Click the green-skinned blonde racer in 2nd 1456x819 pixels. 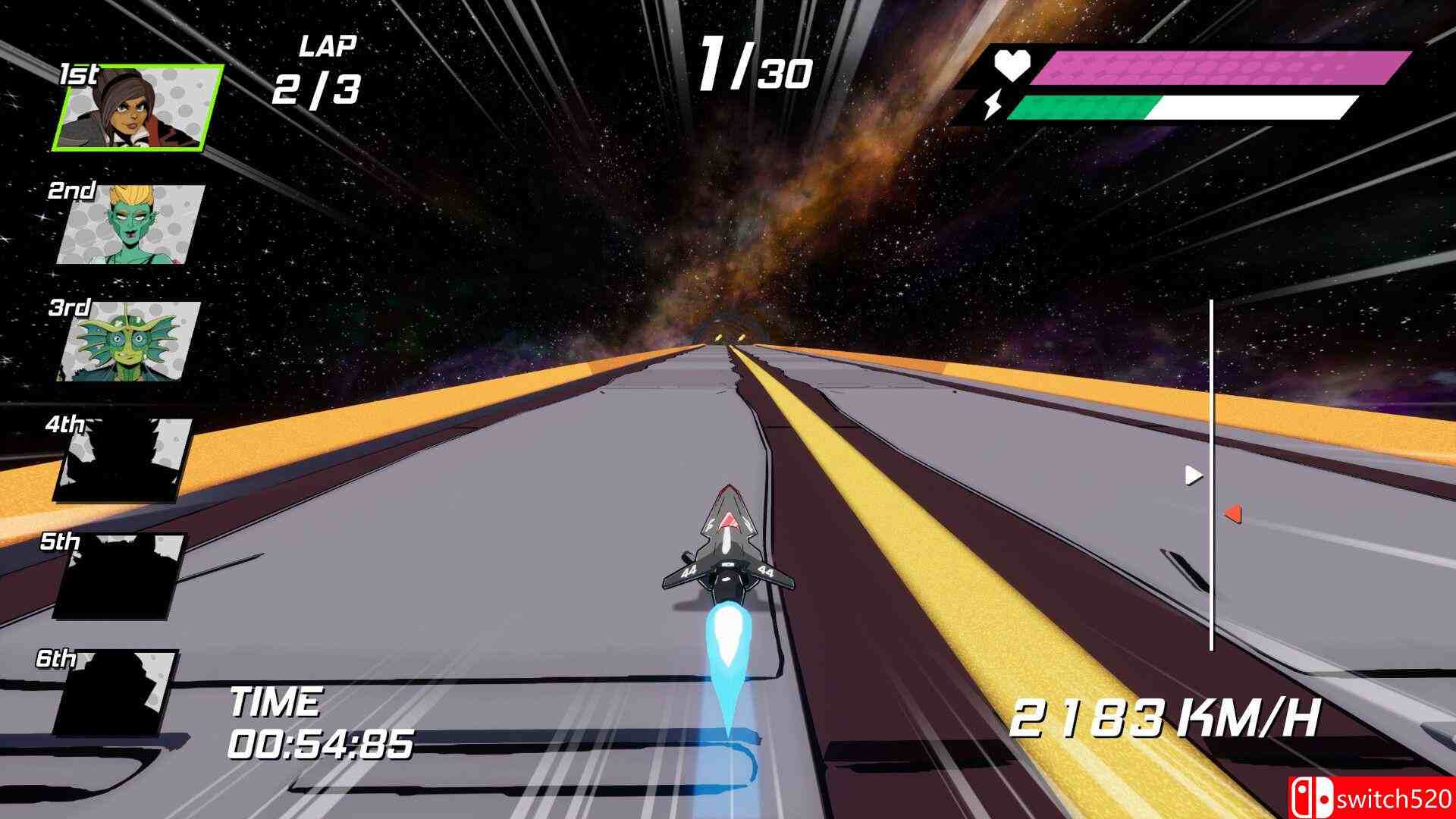pos(130,224)
